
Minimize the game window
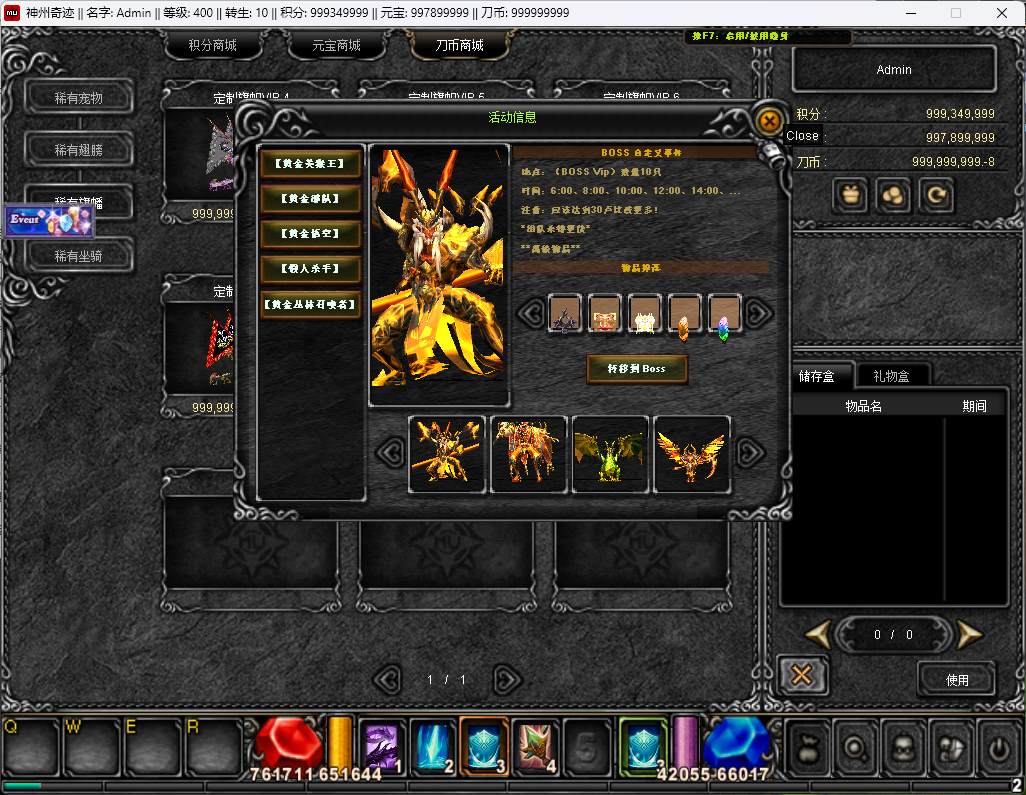[909, 13]
